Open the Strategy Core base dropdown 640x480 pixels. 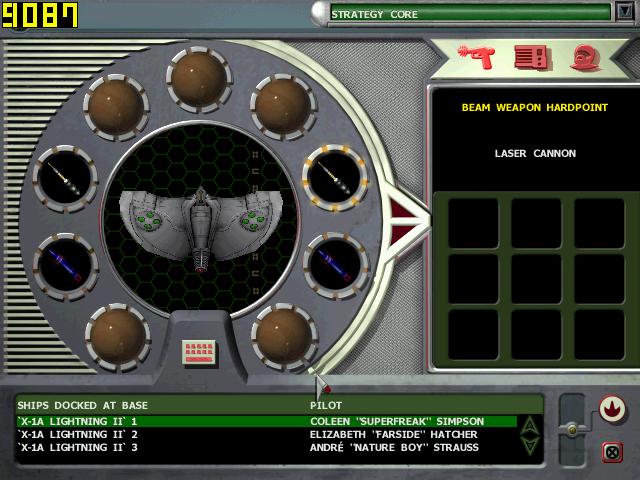[x=625, y=13]
